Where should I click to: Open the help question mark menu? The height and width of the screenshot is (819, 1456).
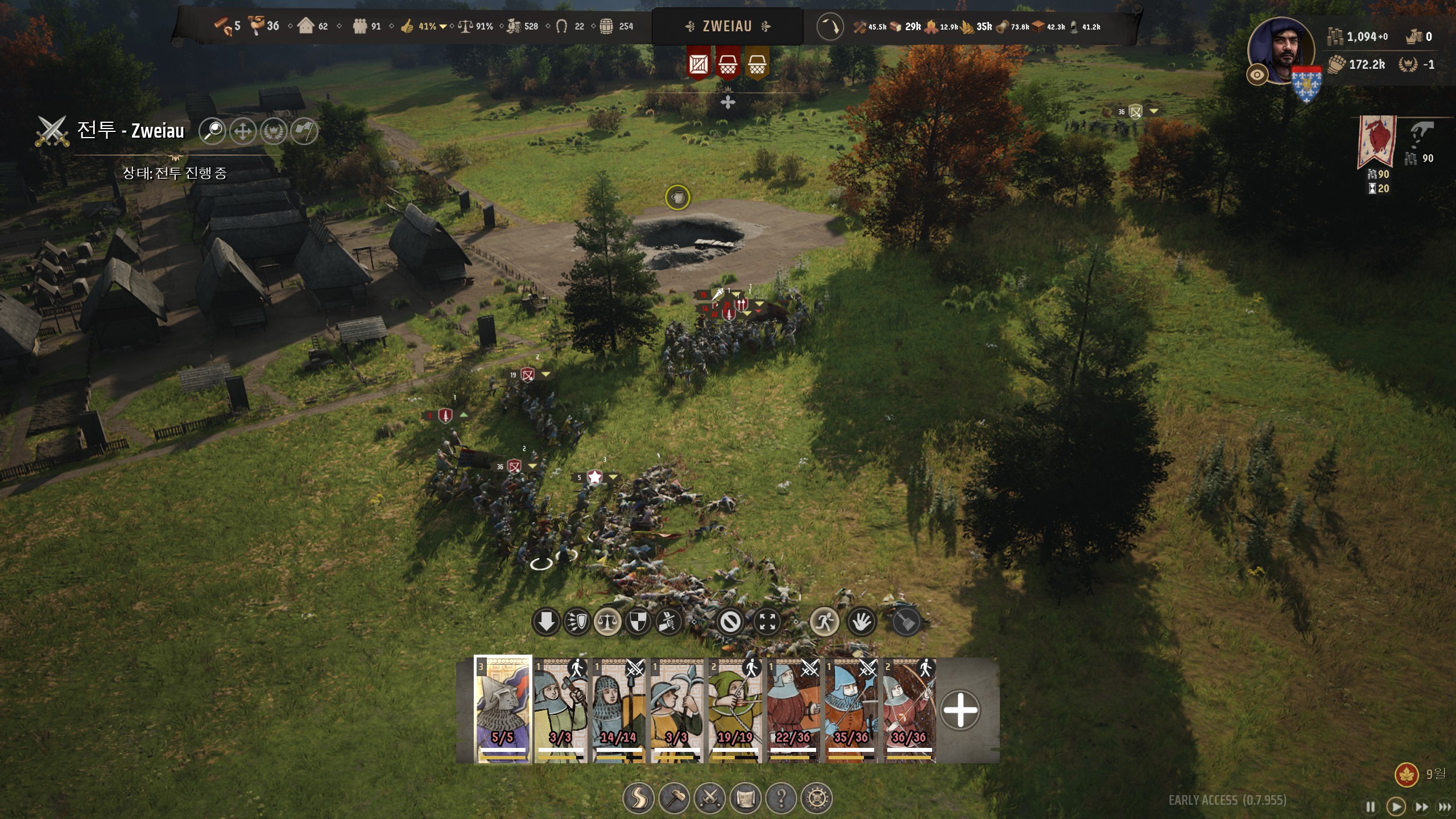click(781, 798)
